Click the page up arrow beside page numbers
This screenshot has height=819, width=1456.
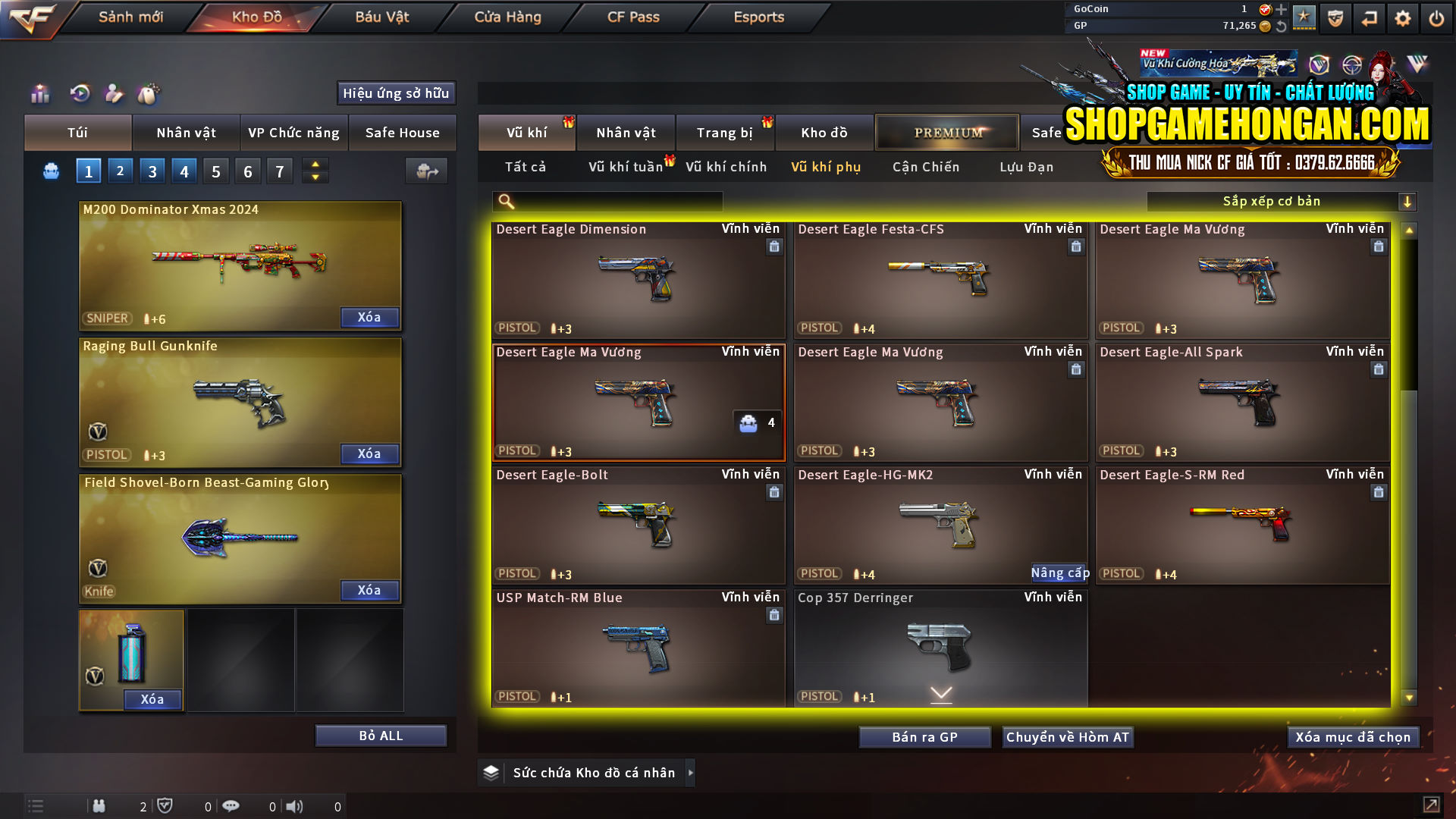tap(315, 165)
